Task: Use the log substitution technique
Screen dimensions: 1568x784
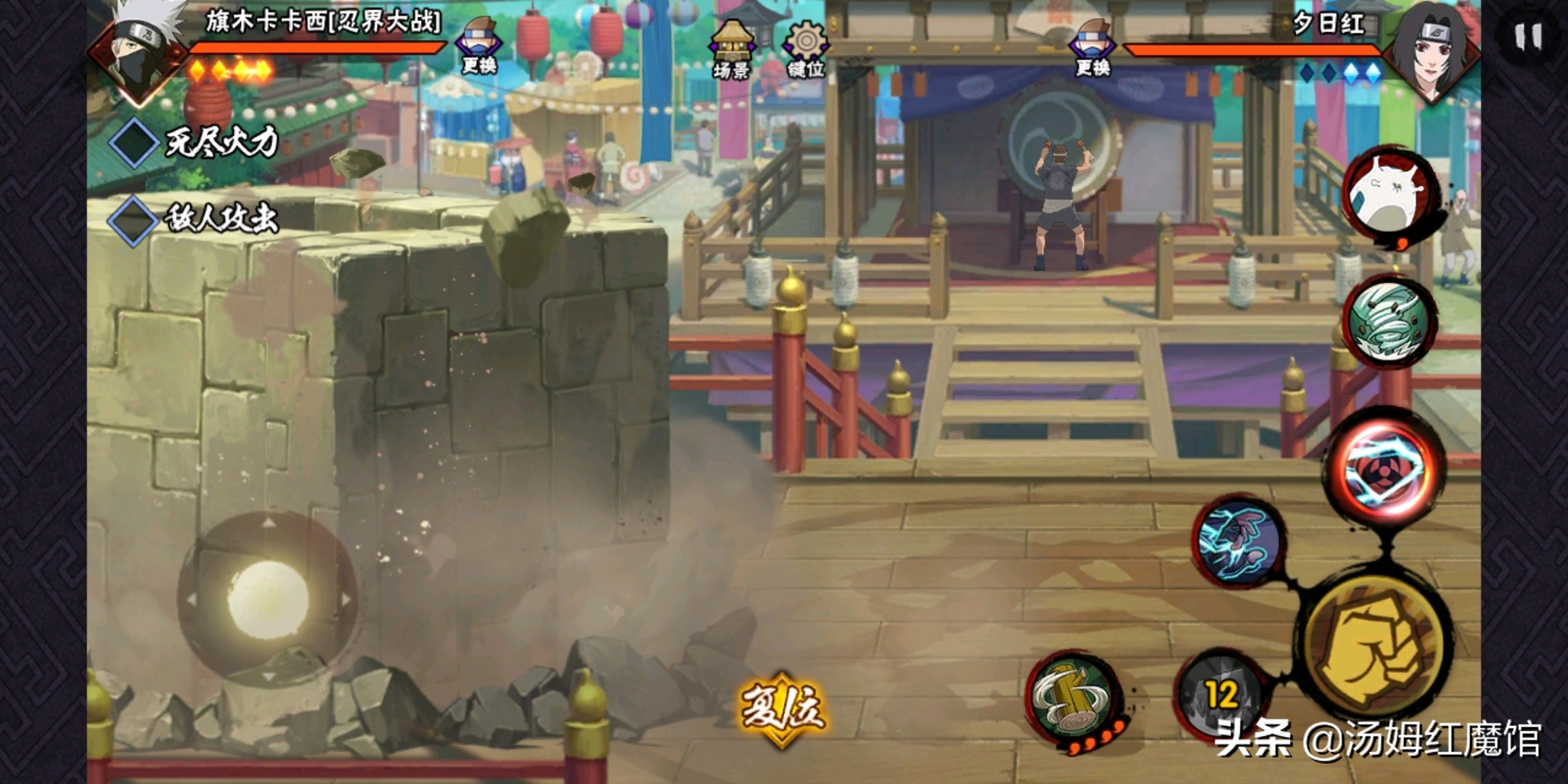Action: (1073, 697)
